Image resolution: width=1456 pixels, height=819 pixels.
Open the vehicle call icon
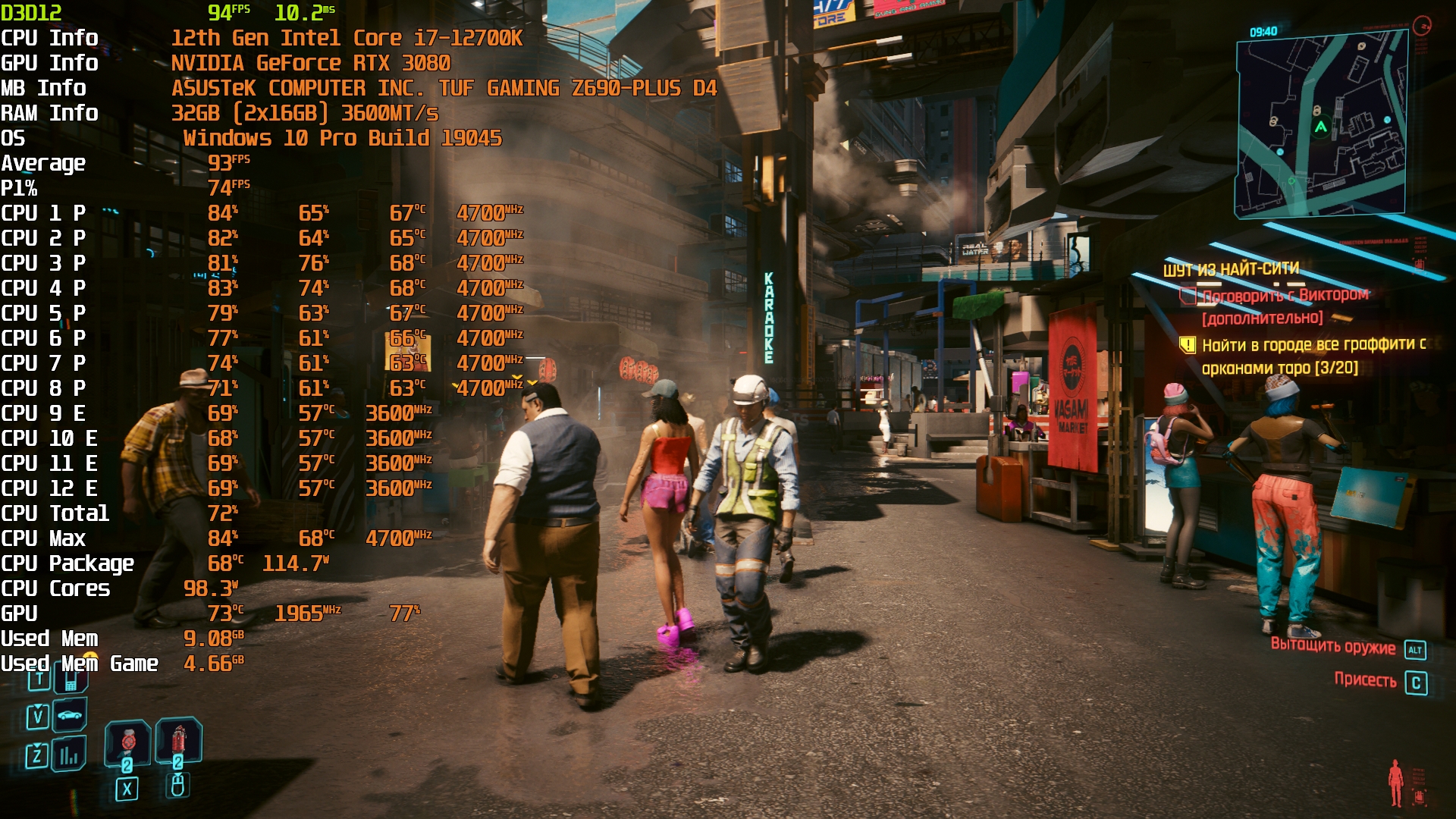[70, 715]
